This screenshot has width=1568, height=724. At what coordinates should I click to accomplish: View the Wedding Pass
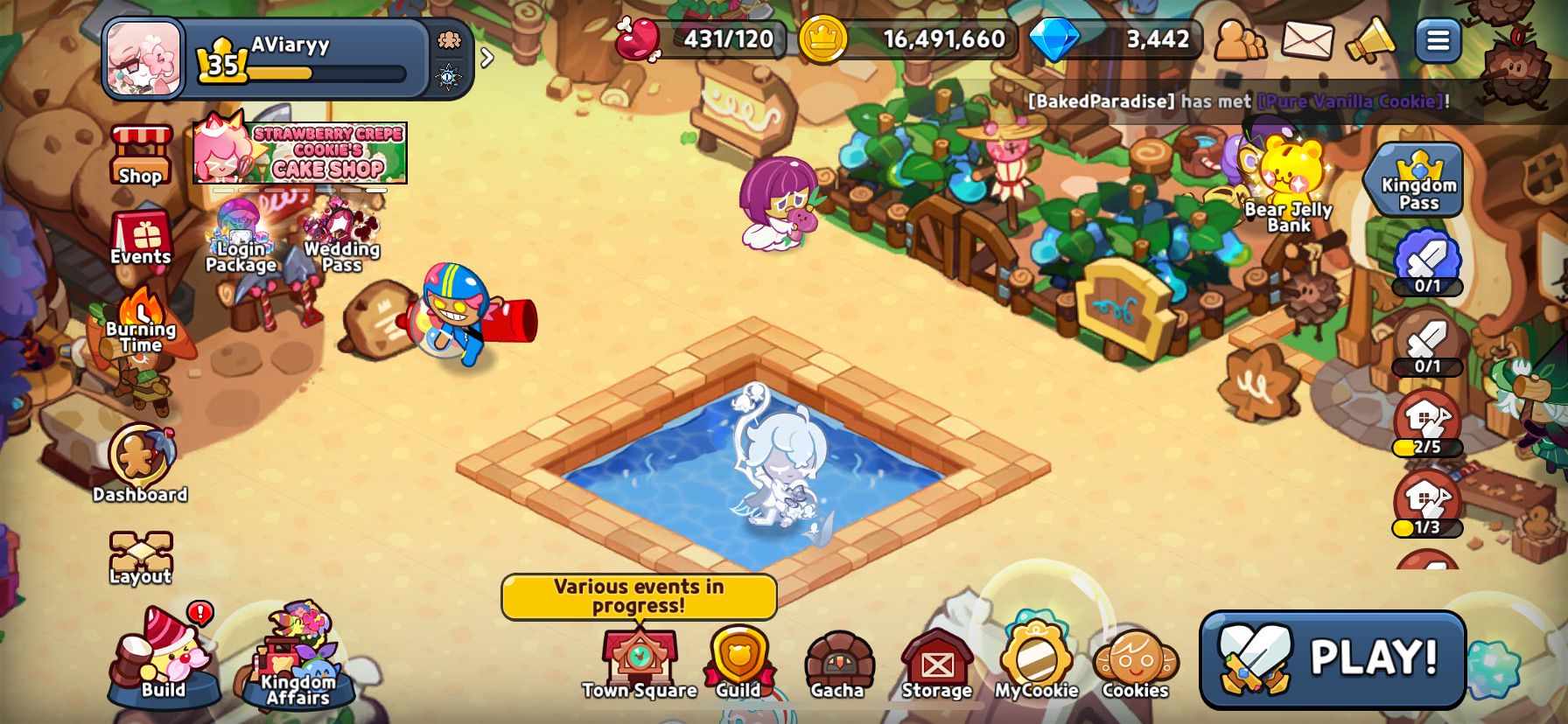point(342,236)
